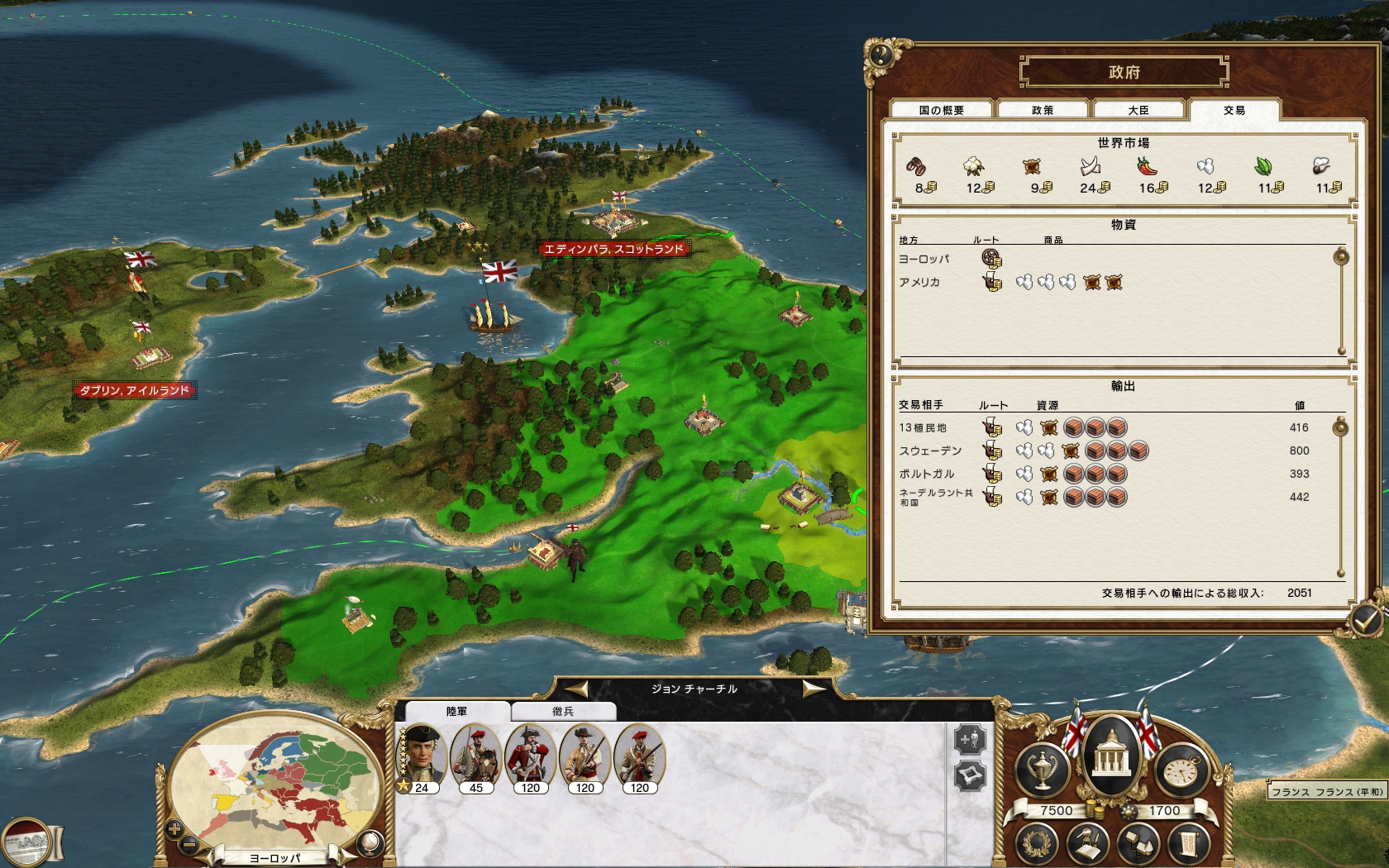Select the 大臣 ministers tab
The width and height of the screenshot is (1389, 868).
1138,110
